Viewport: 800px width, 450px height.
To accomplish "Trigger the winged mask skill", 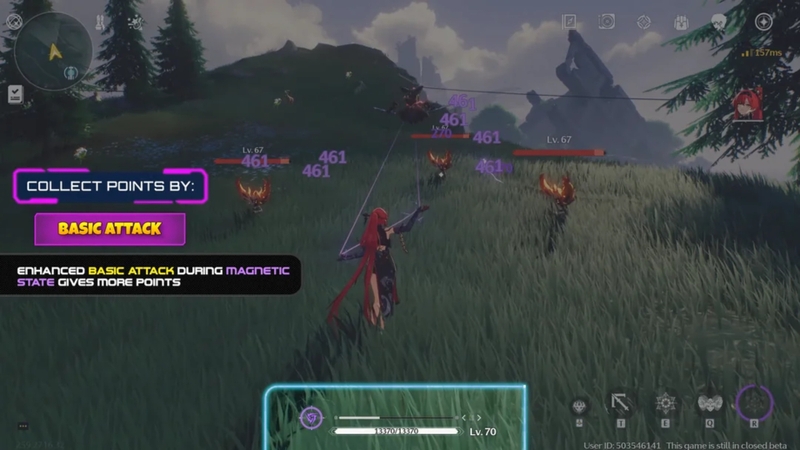I will tap(709, 404).
